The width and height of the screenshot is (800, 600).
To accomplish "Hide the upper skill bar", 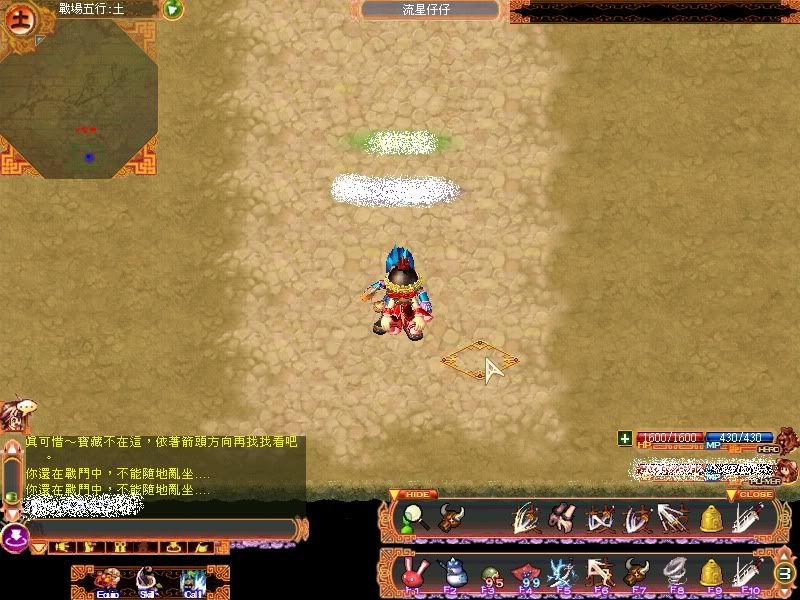I will 419,494.
